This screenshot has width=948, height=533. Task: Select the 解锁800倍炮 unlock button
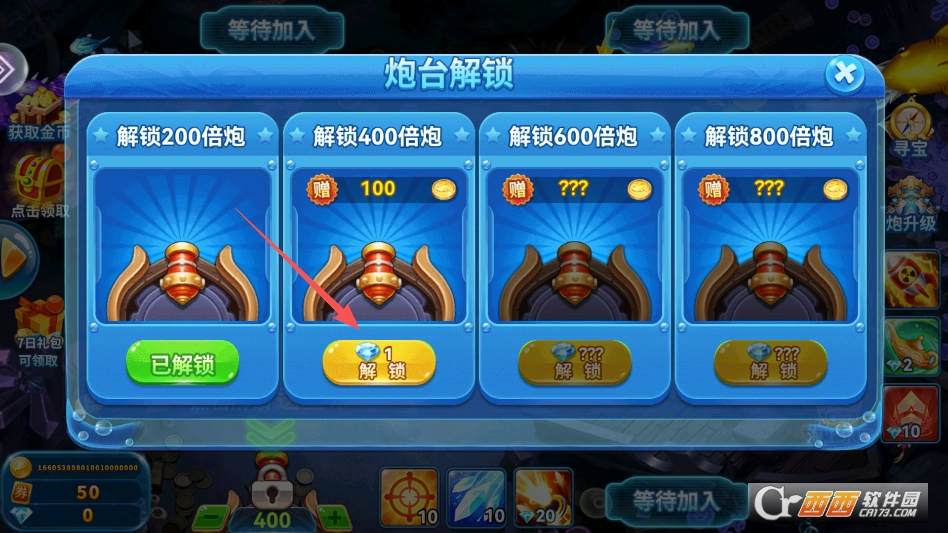pyautogui.click(x=770, y=362)
